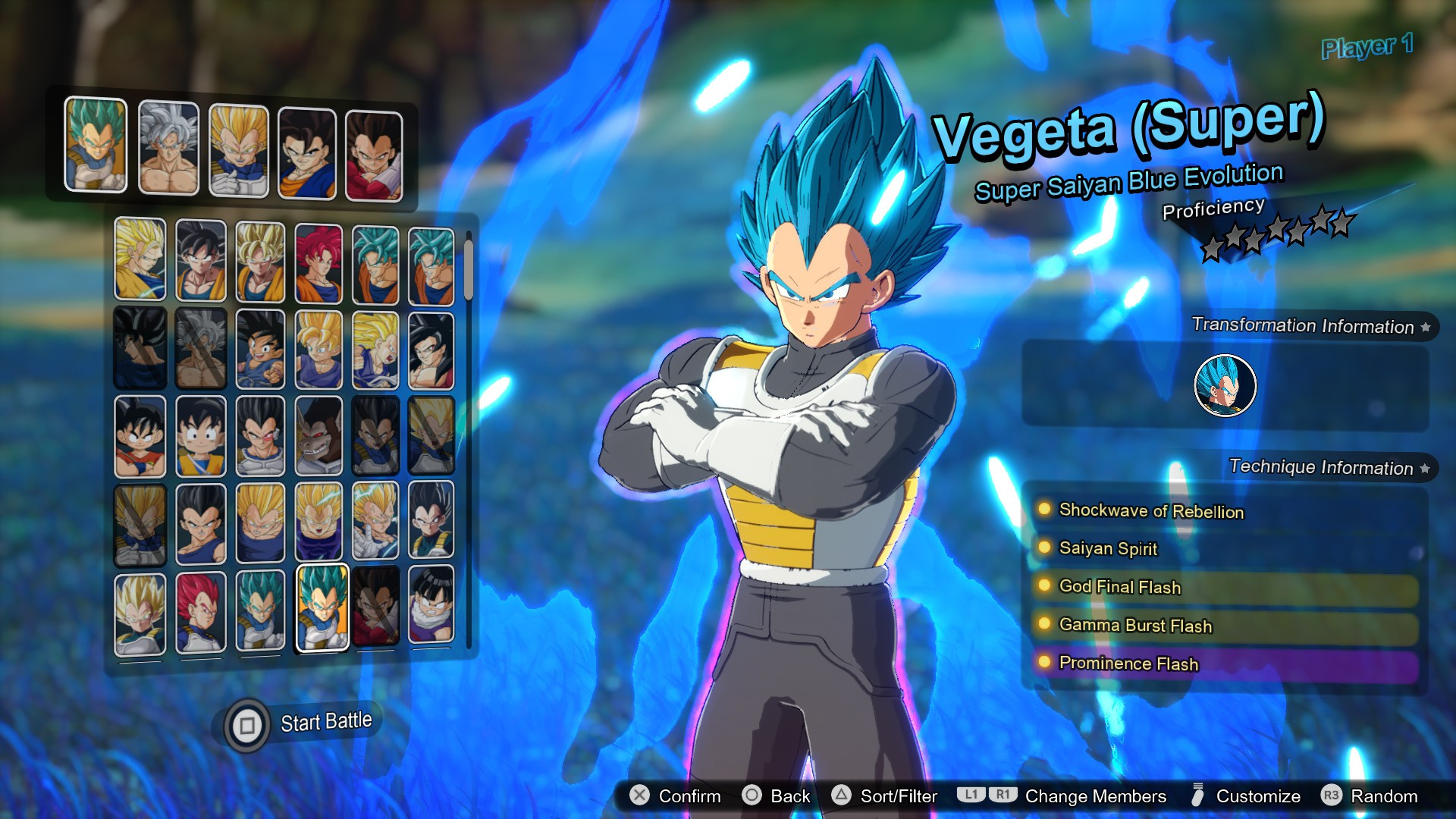Click the Customize pen icon in bottom bar
Viewport: 1456px width, 819px height.
click(1199, 796)
